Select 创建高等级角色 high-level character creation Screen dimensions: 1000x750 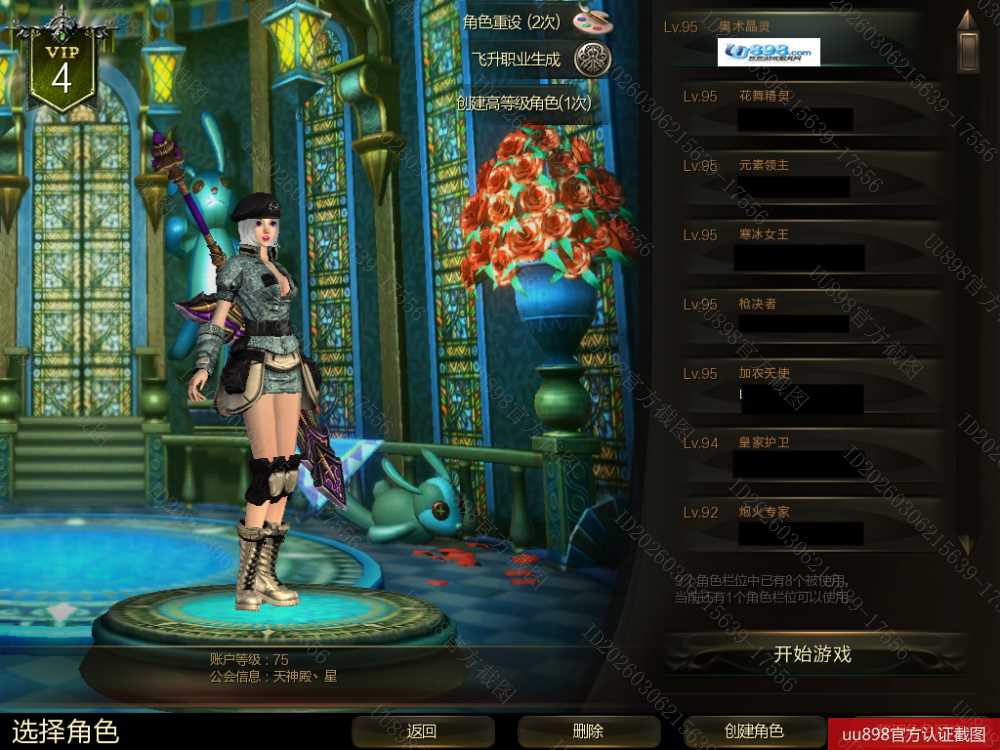(524, 102)
